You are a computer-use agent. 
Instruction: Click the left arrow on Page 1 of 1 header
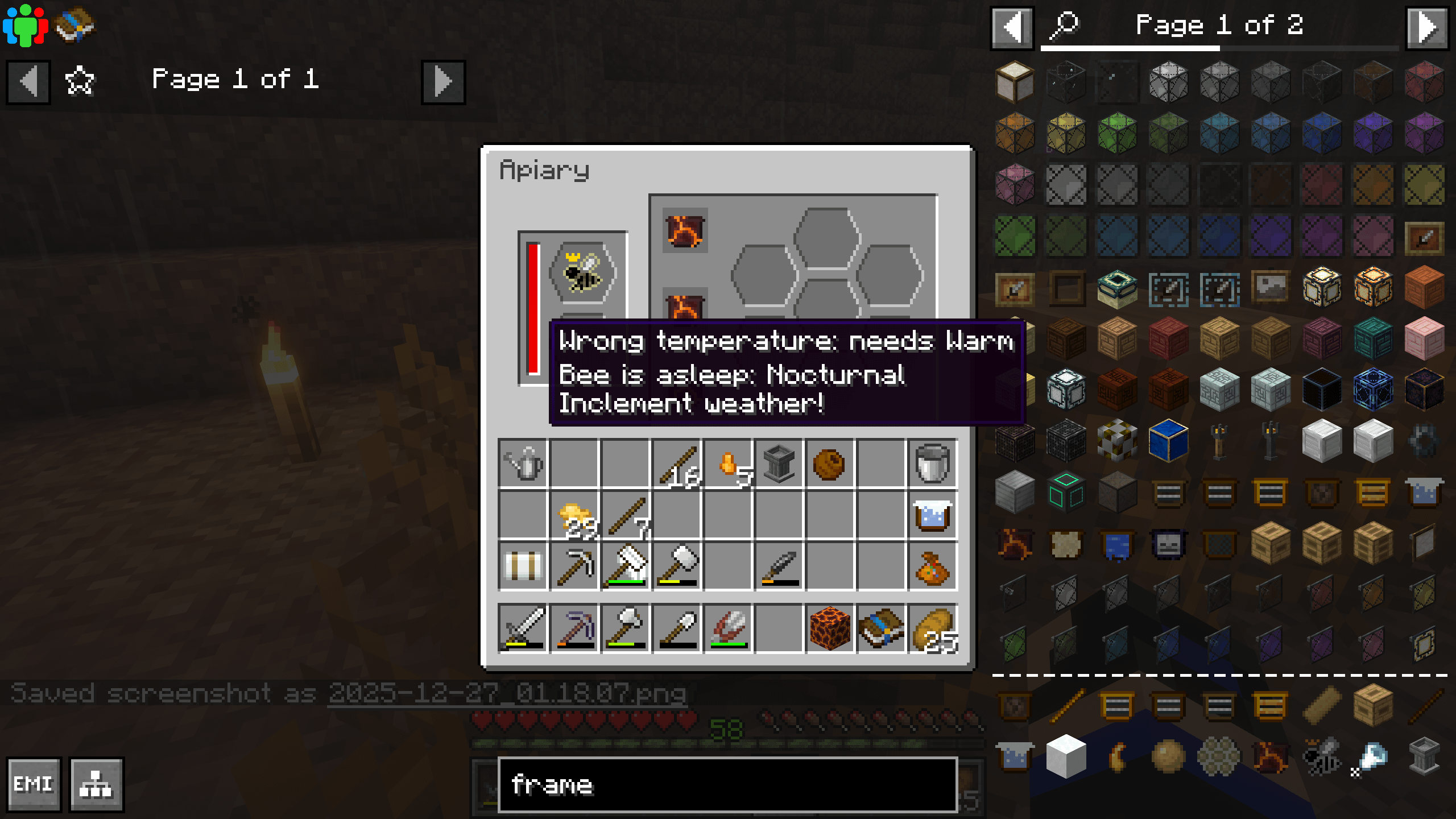(x=28, y=81)
